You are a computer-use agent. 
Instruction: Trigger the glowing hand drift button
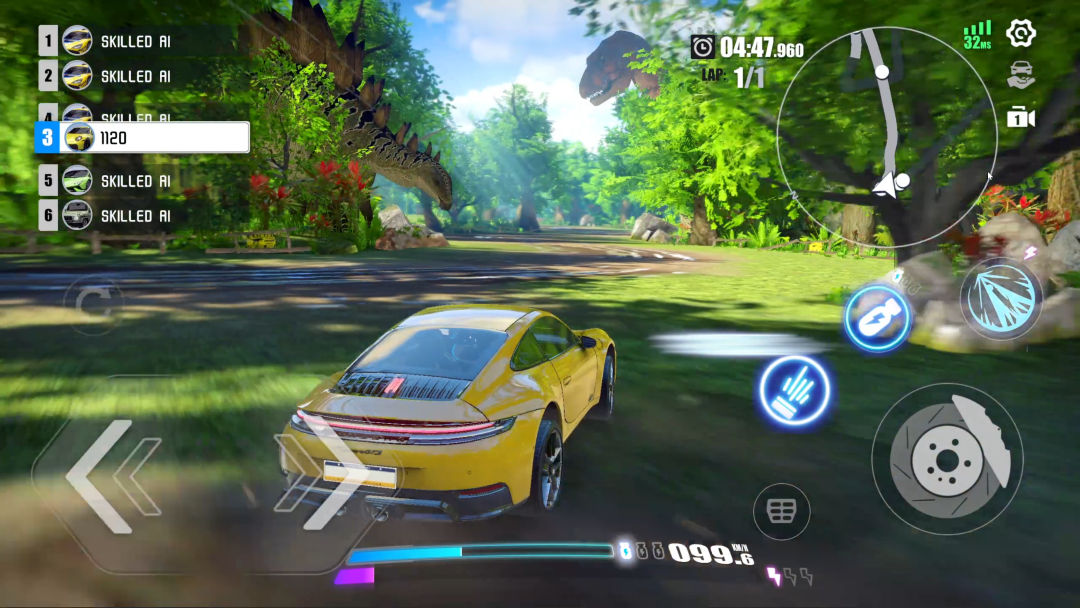(795, 390)
